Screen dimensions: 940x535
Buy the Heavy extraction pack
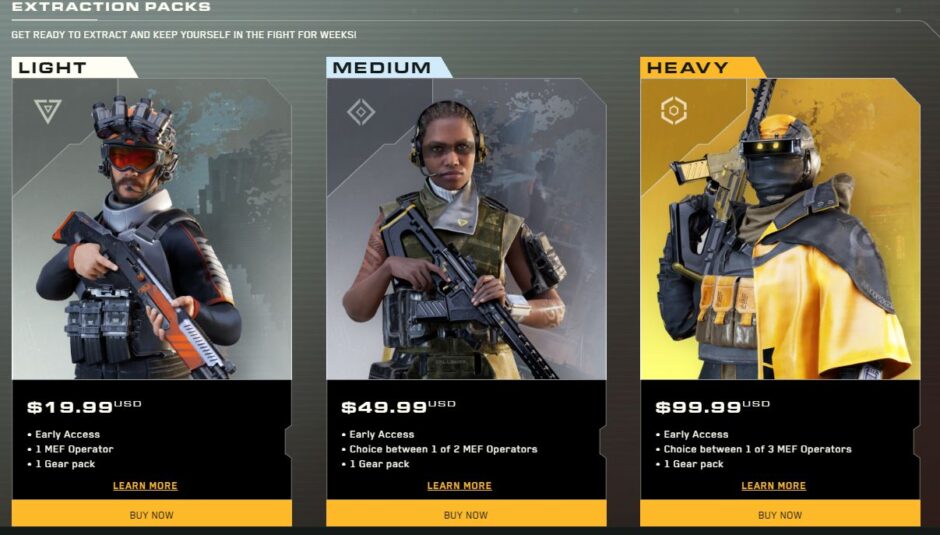[x=780, y=515]
